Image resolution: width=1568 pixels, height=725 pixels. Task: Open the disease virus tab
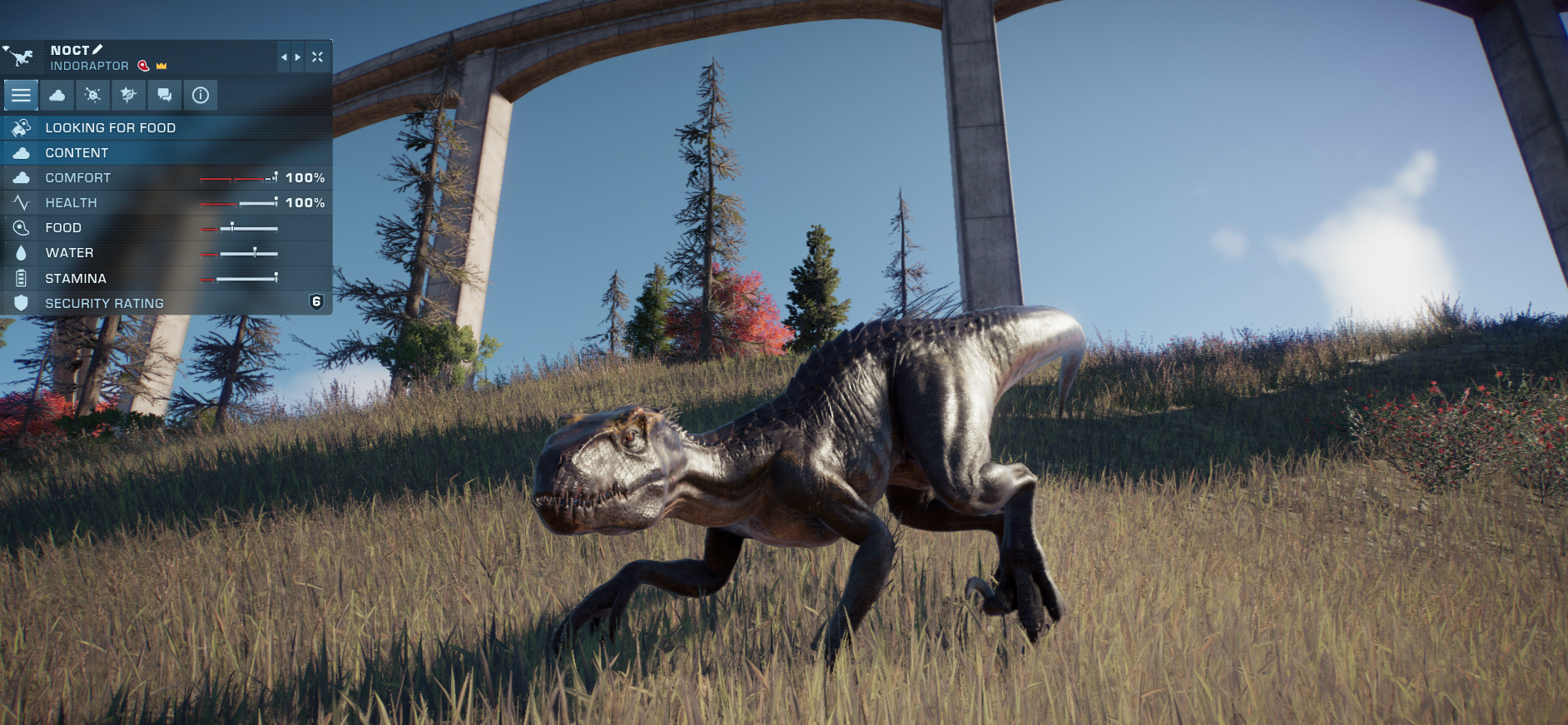[93, 96]
